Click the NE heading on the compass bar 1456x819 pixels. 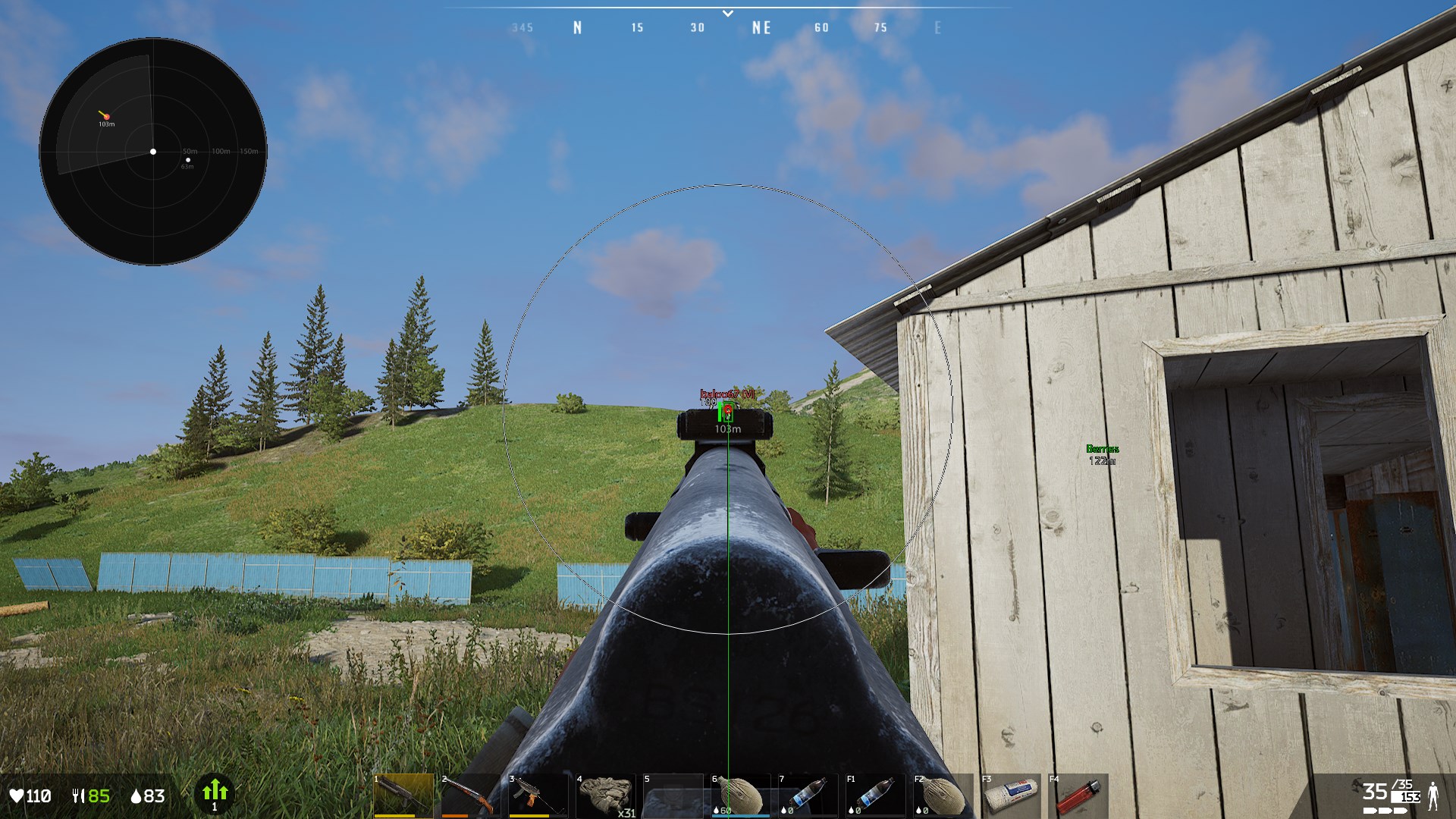[762, 27]
